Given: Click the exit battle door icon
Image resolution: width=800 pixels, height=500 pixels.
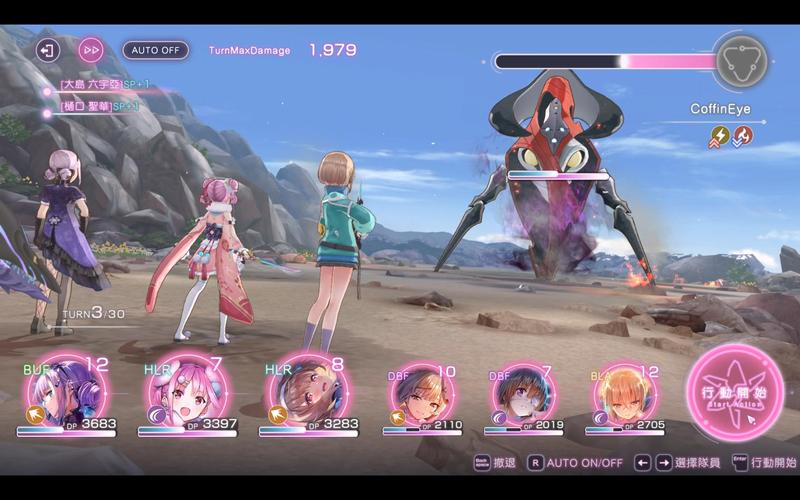Looking at the screenshot, I should (47, 49).
